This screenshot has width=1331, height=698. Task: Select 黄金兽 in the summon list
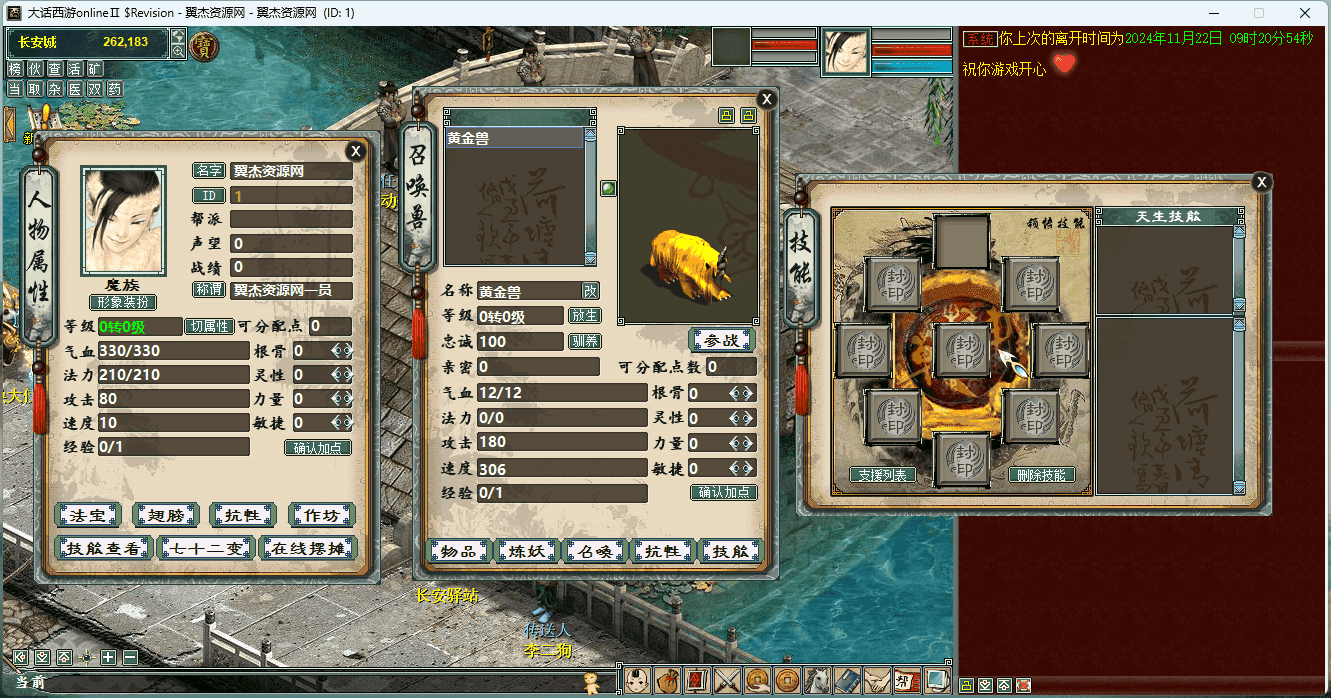[x=513, y=139]
